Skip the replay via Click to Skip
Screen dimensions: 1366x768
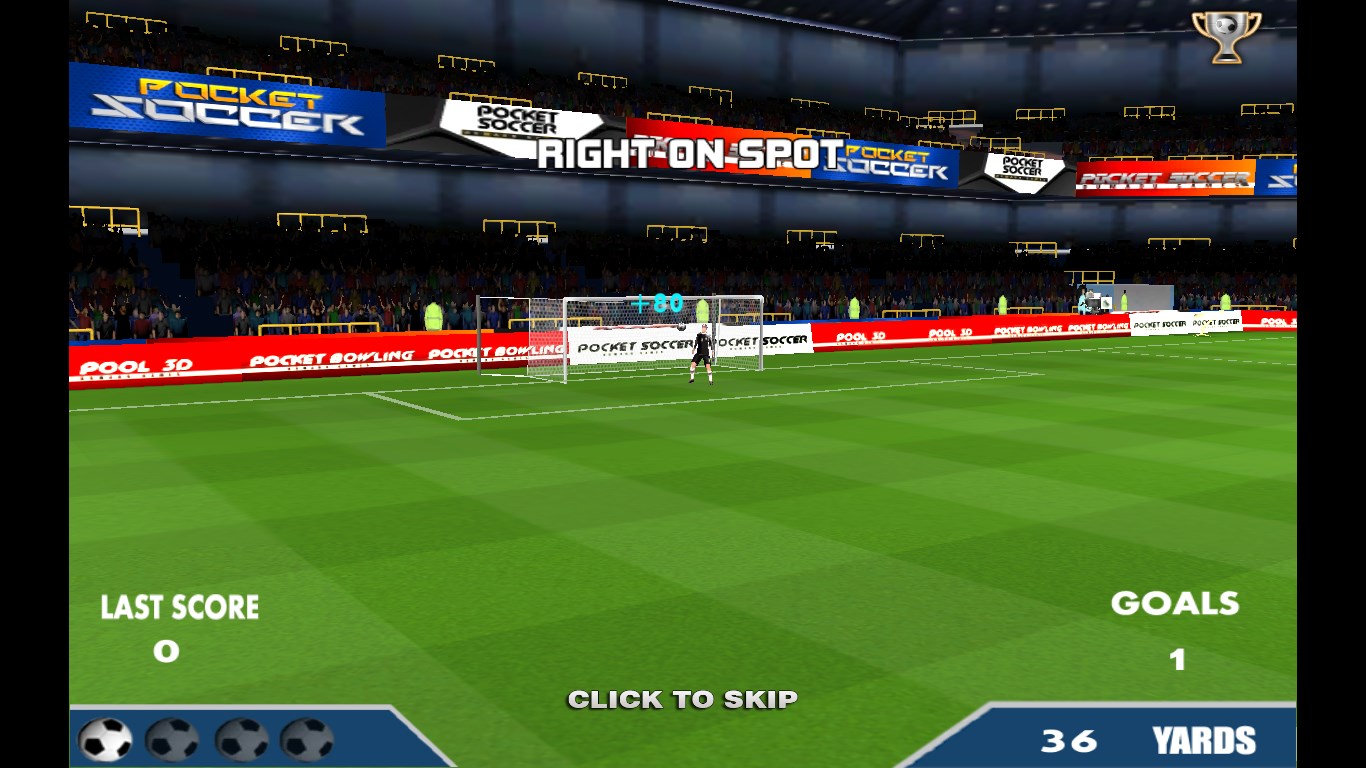(x=682, y=699)
